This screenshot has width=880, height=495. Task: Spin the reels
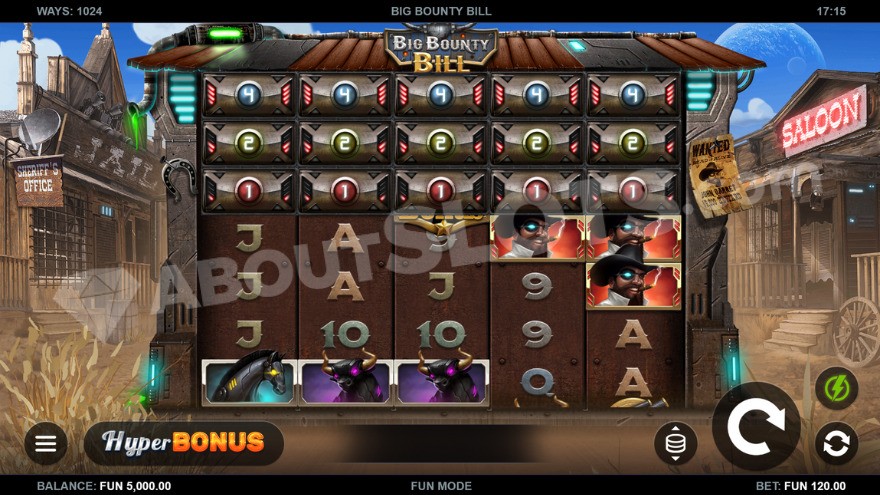click(x=755, y=427)
